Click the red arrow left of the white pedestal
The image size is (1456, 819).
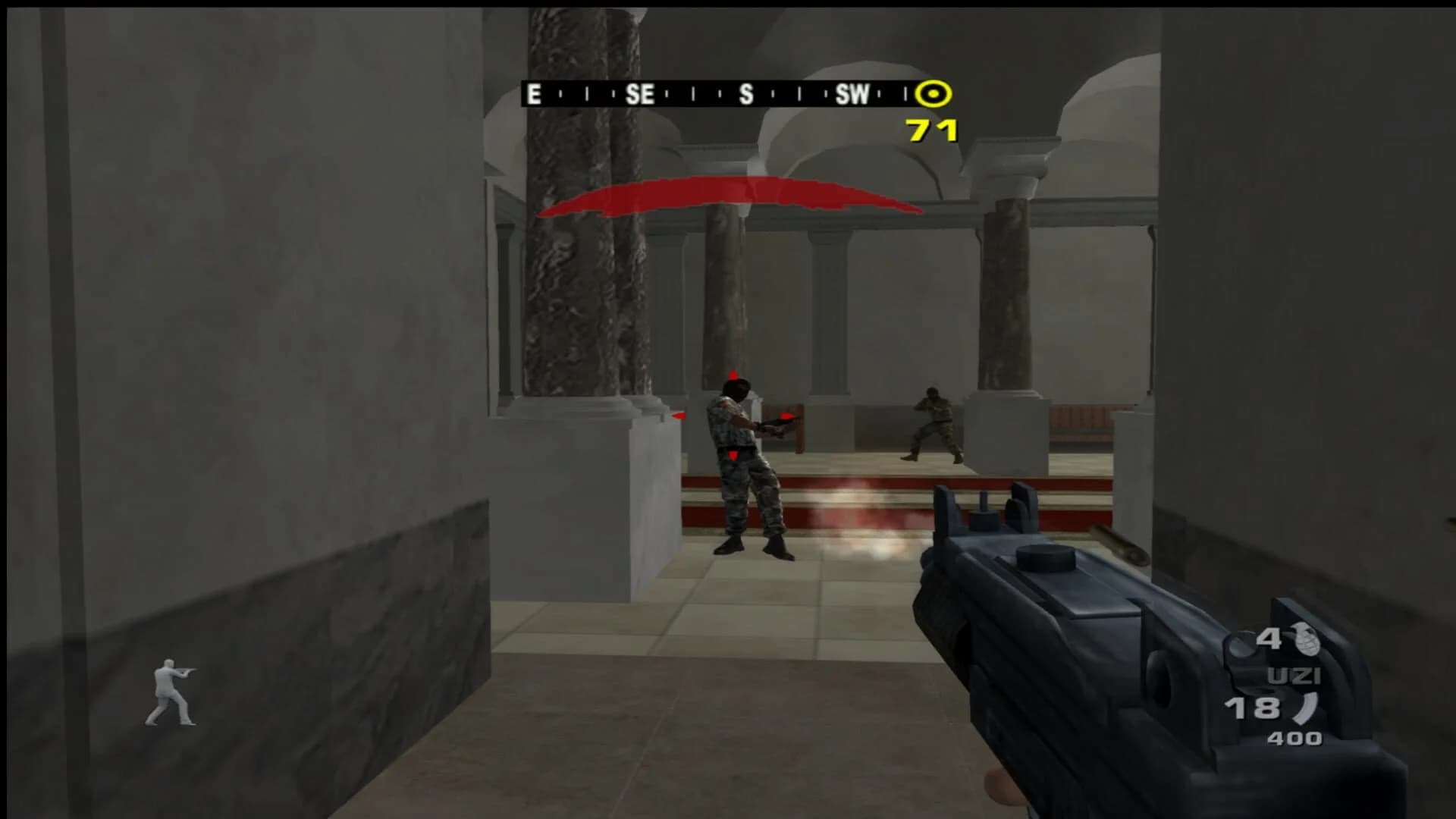pyautogui.click(x=679, y=415)
